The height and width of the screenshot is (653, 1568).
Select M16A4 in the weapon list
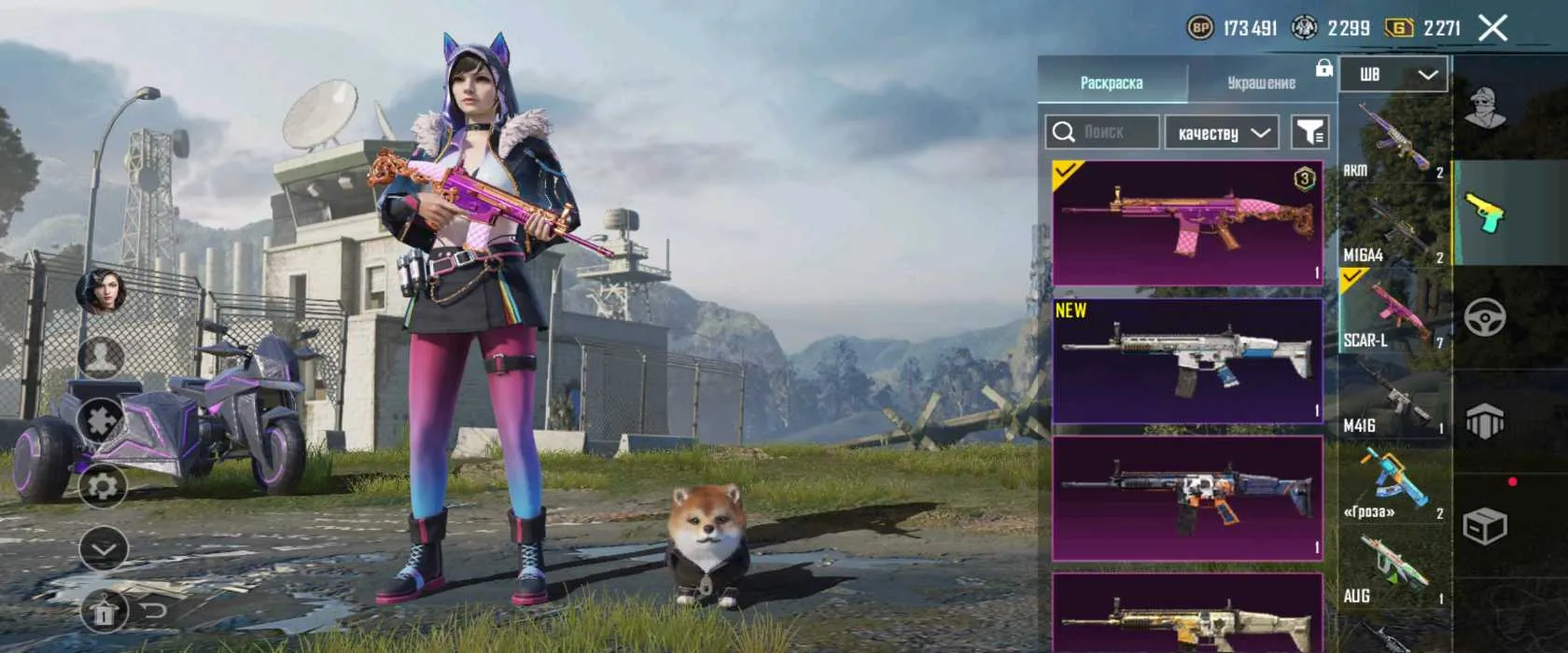point(1393,227)
